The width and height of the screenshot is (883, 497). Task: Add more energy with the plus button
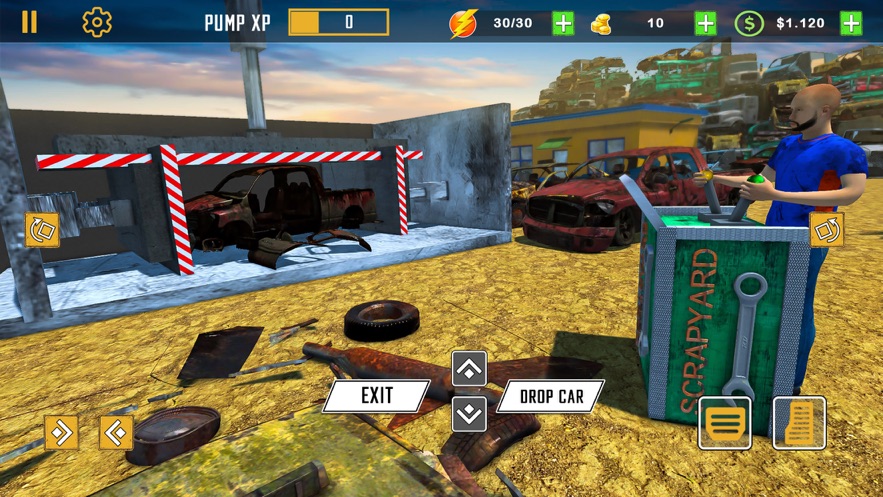[563, 23]
